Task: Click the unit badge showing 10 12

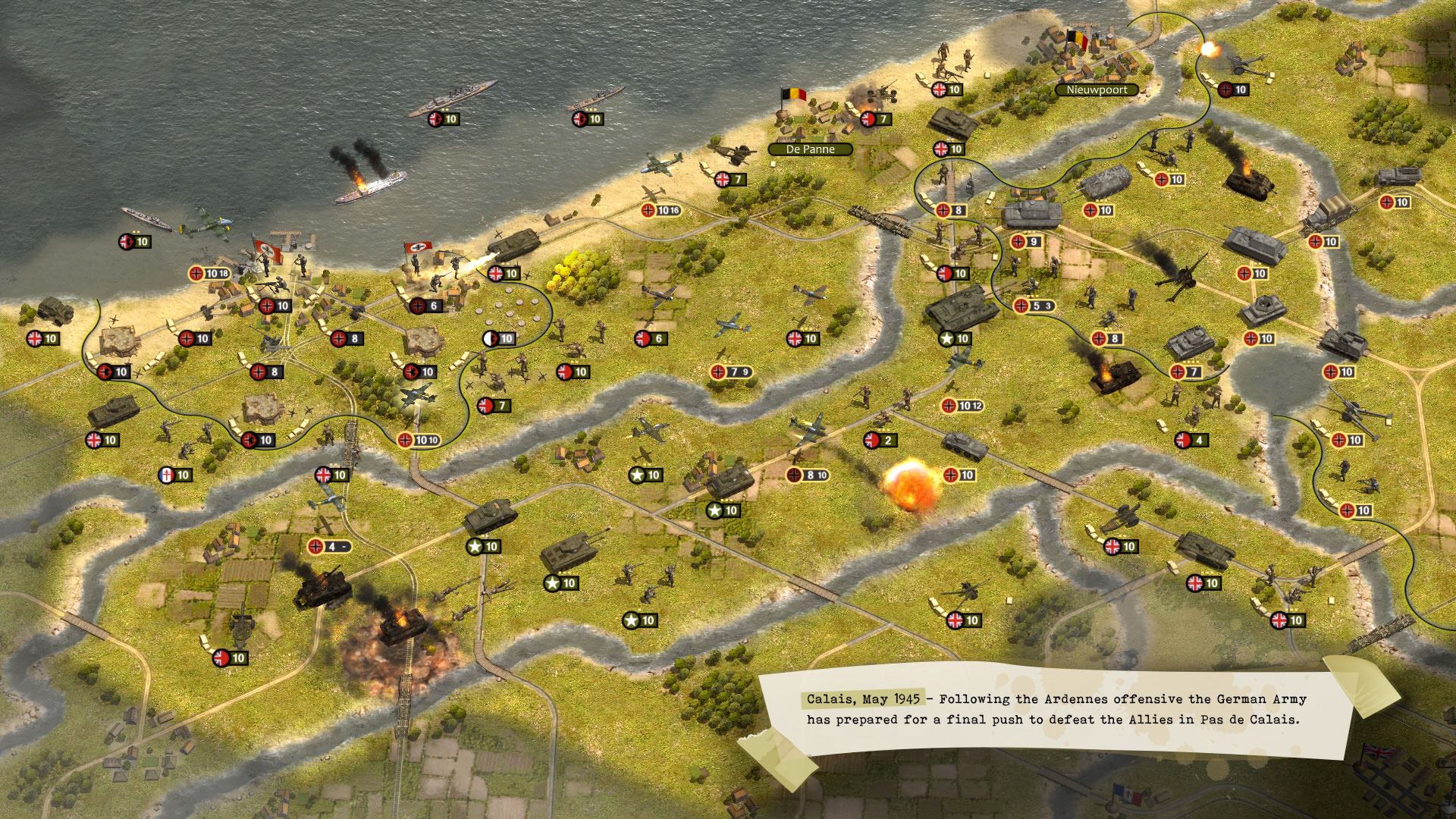Action: (x=962, y=406)
